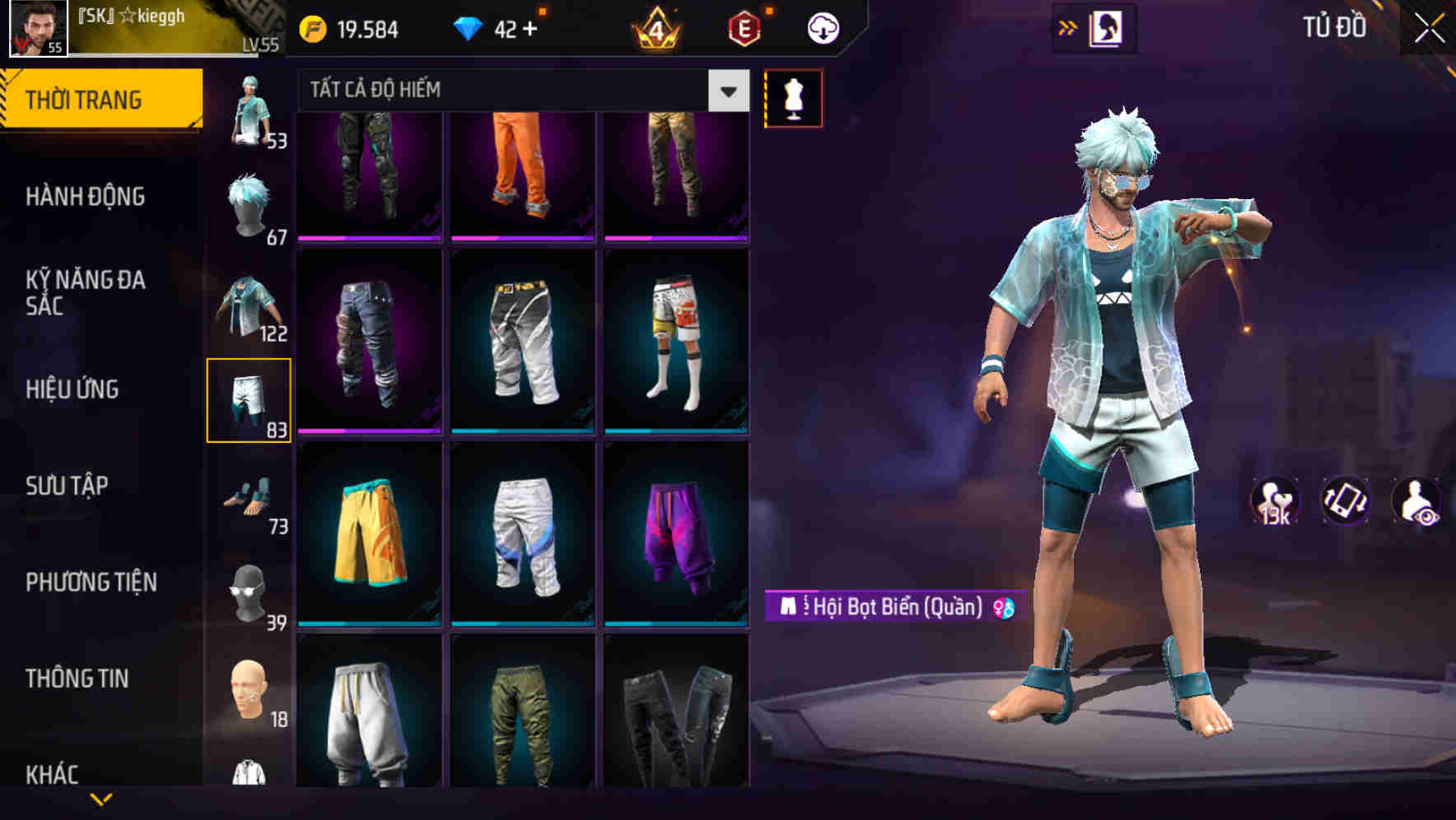This screenshot has height=820, width=1456.
Task: Click the red E badge icon
Action: (744, 27)
